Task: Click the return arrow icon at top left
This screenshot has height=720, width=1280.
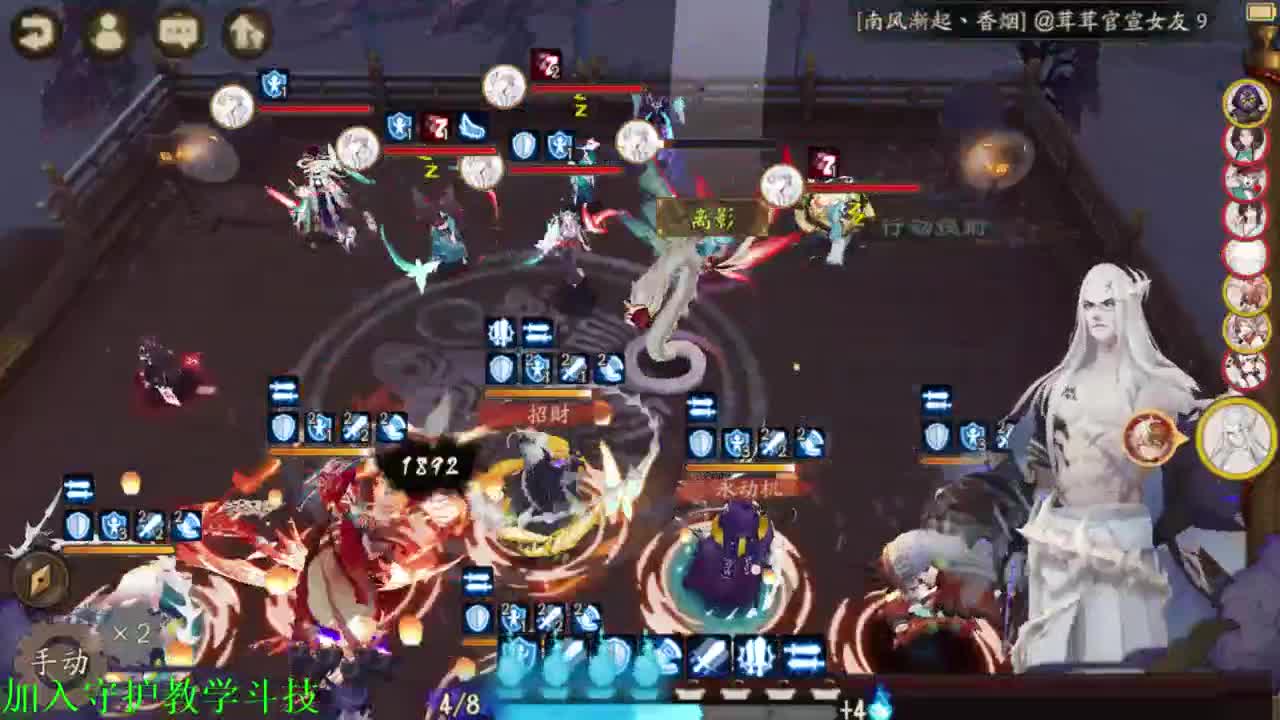Action: [x=33, y=31]
